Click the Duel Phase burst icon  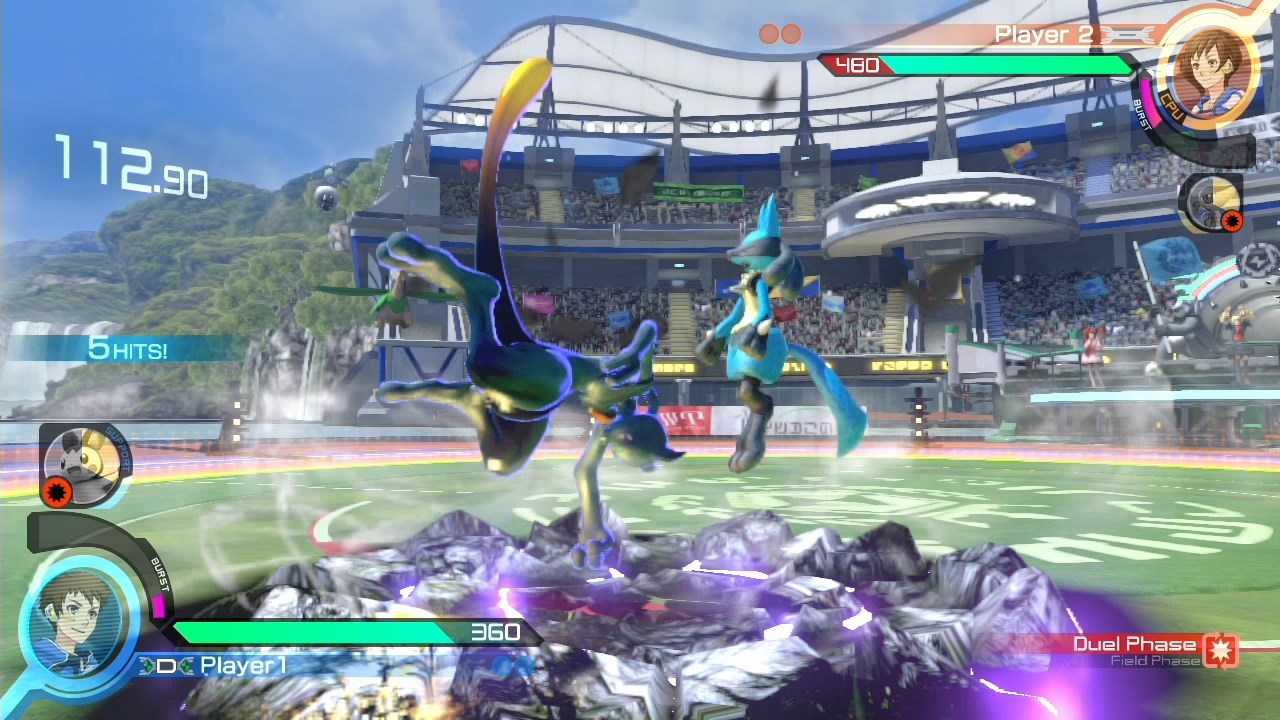tap(1221, 650)
